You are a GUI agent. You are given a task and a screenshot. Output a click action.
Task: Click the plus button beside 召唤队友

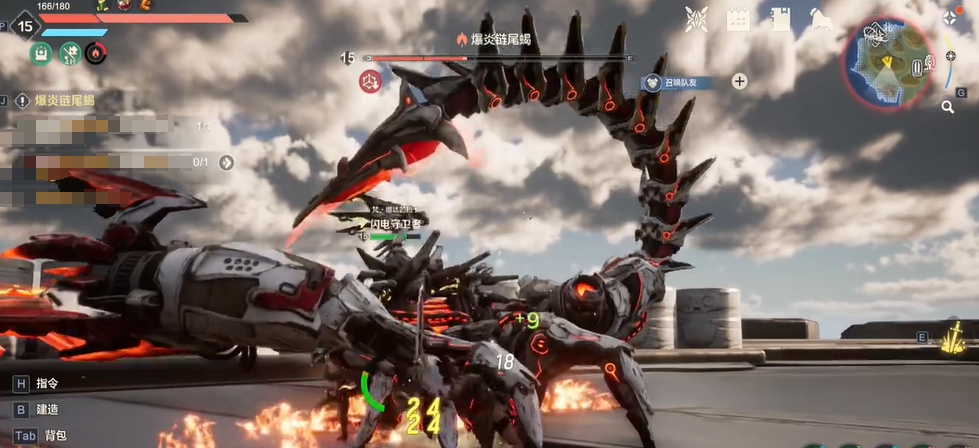pyautogui.click(x=739, y=82)
